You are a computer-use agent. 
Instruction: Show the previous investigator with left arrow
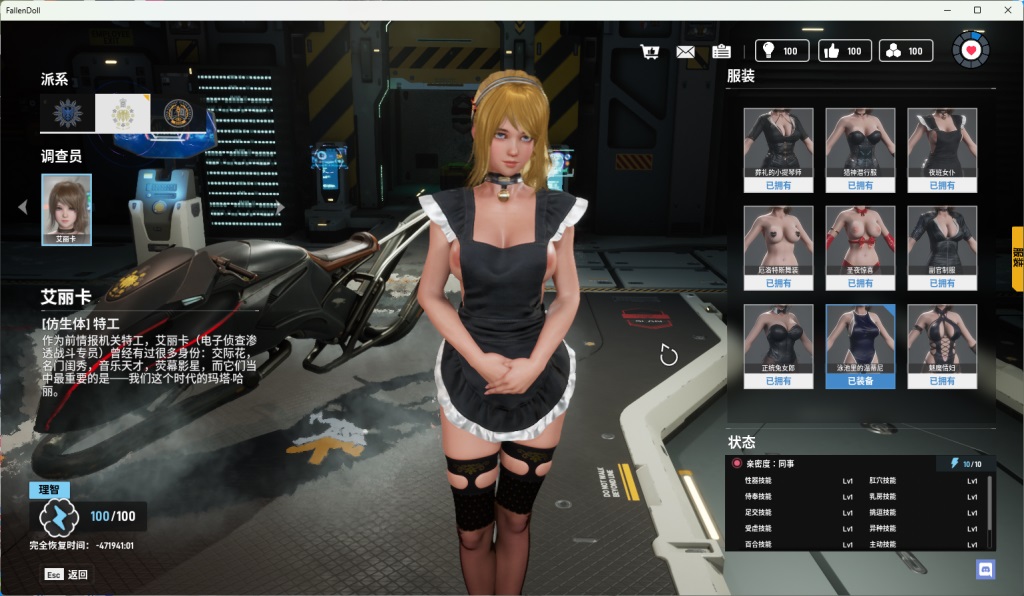tap(23, 207)
